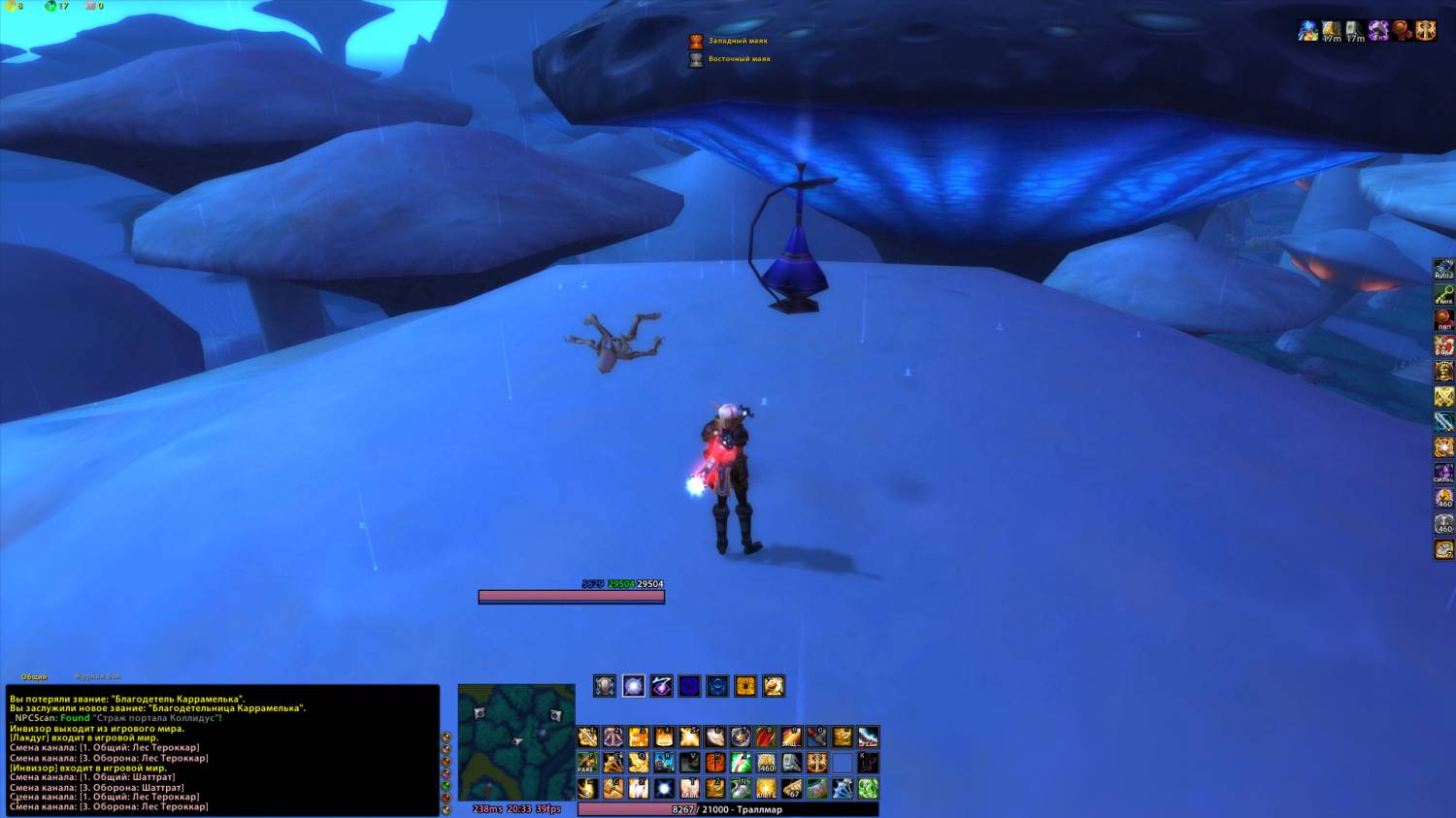Open the Журнал боя combat log tab
Screen dimensions: 1456x818
tap(98, 676)
